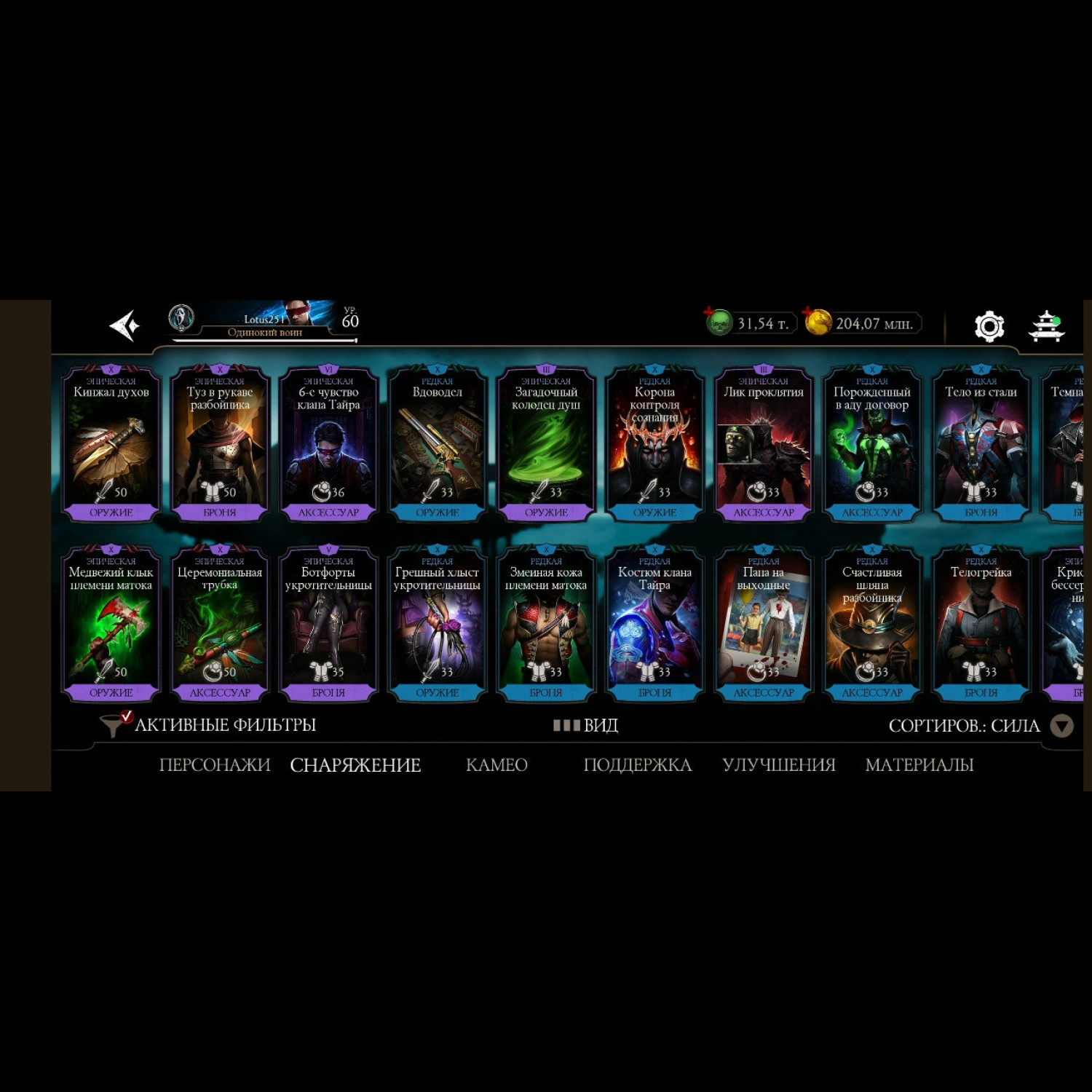
Task: Open the Церемониальная трубка accessory card
Action: pos(220,625)
